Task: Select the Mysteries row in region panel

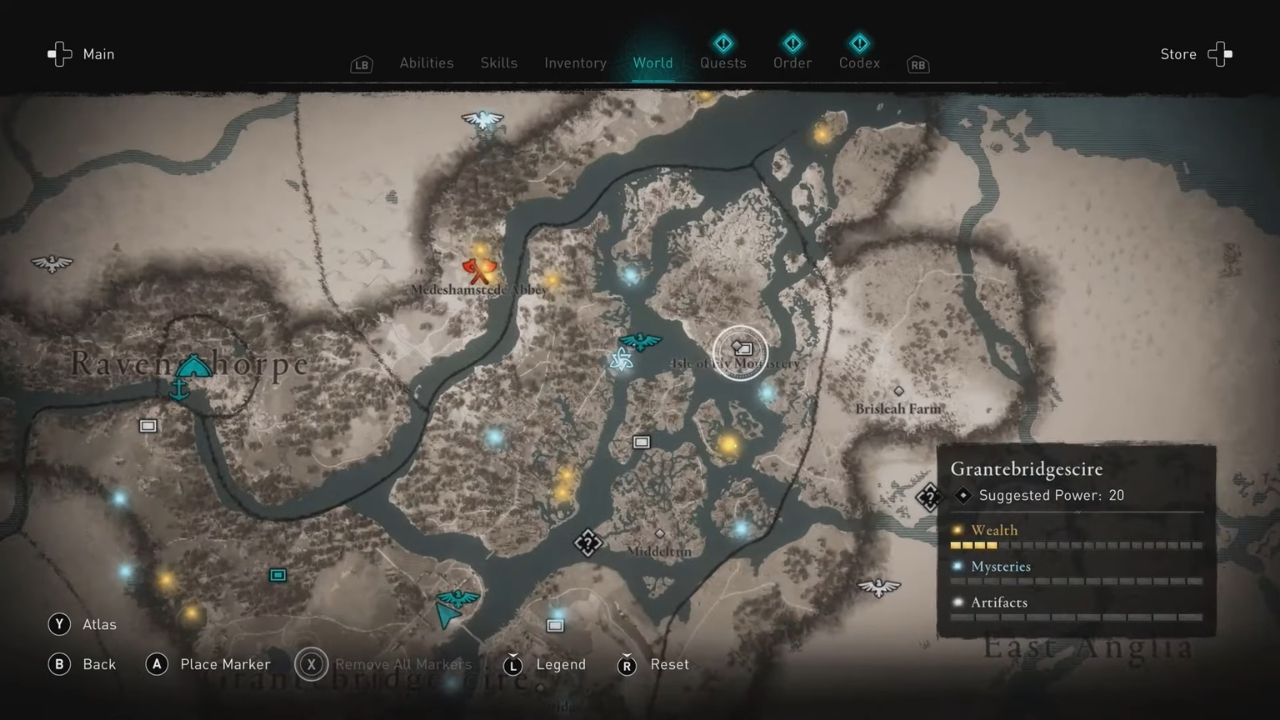Action: tap(1076, 567)
